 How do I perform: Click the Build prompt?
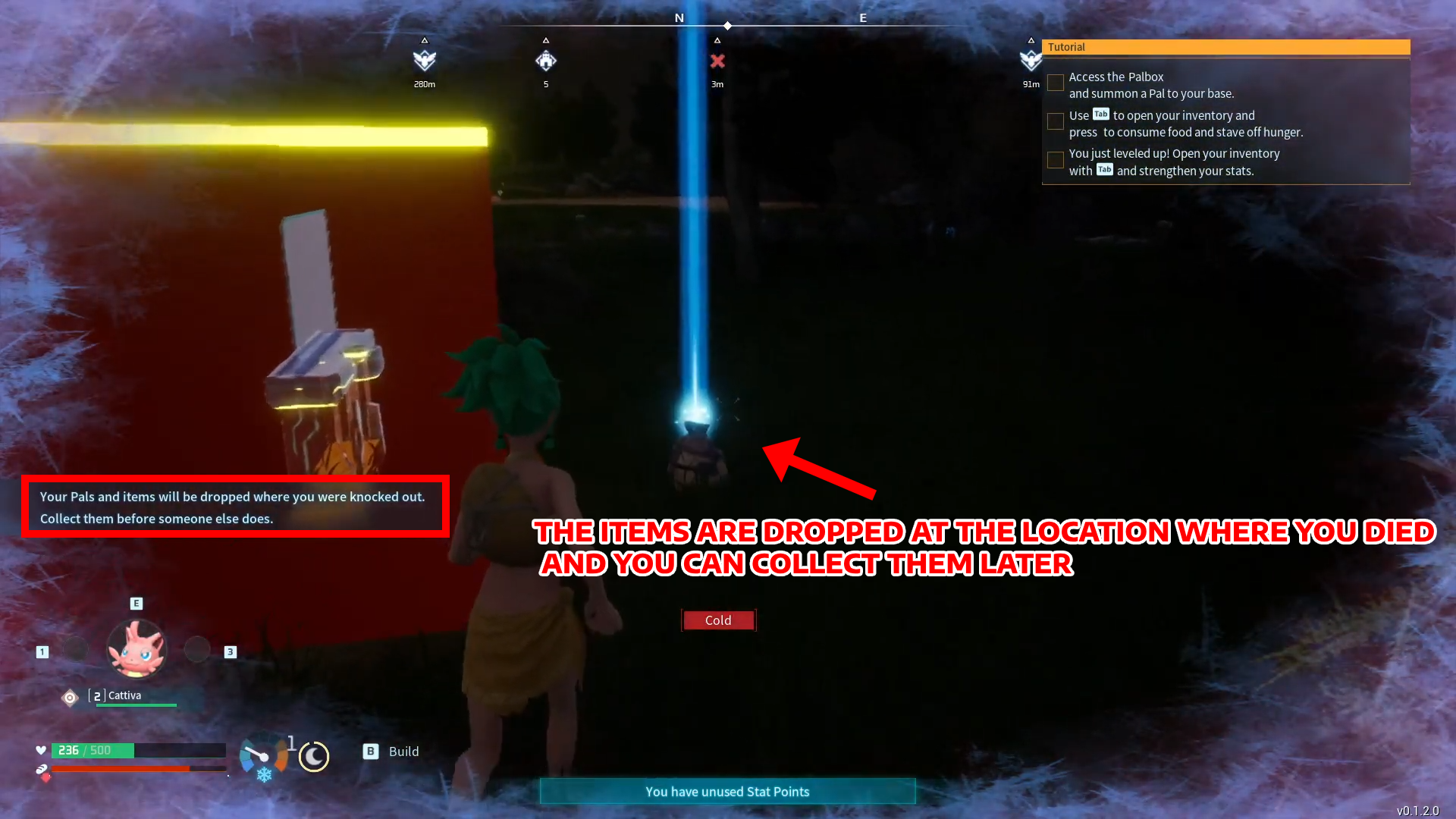pos(391,751)
